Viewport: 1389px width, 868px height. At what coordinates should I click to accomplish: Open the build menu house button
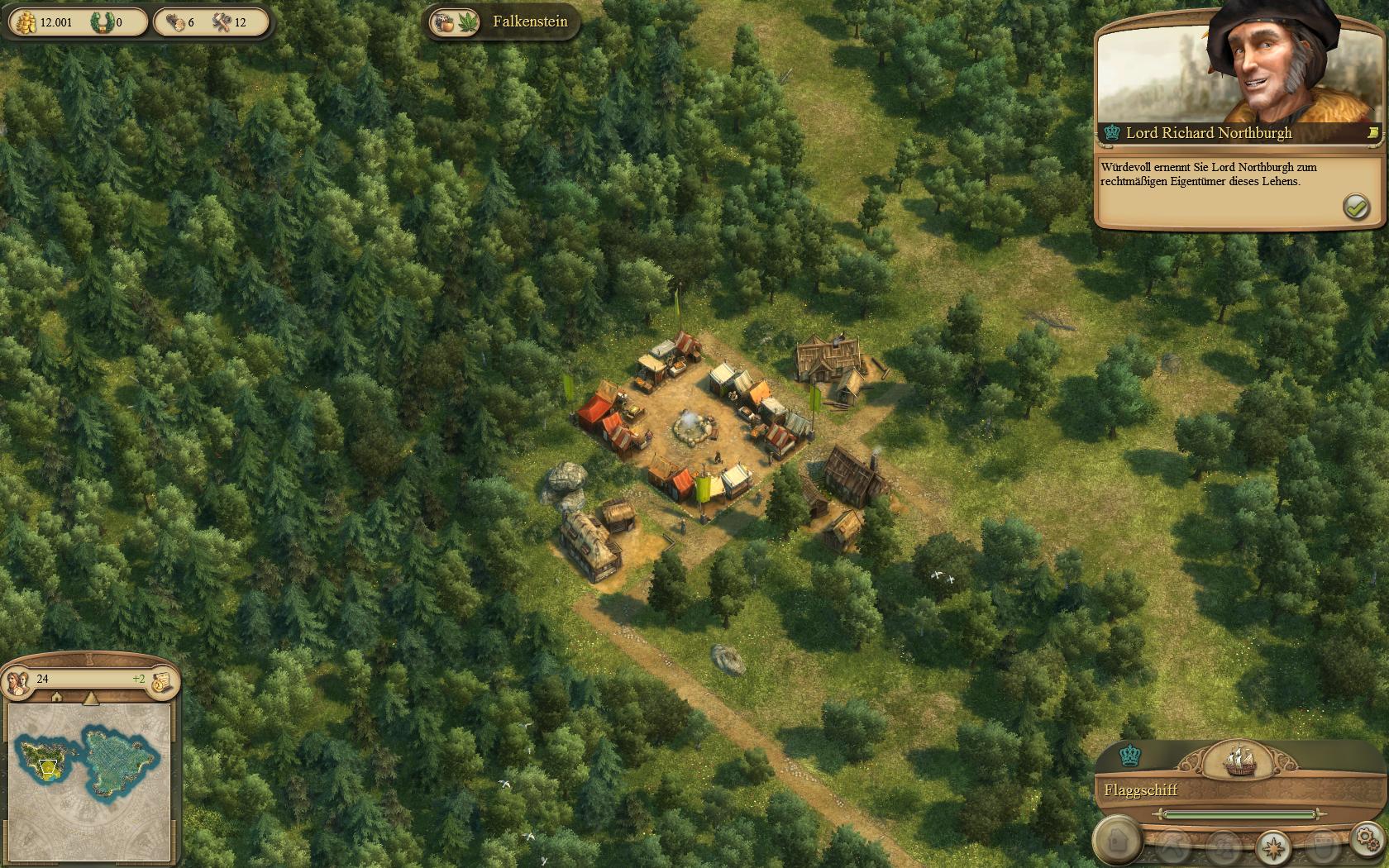[x=1118, y=842]
